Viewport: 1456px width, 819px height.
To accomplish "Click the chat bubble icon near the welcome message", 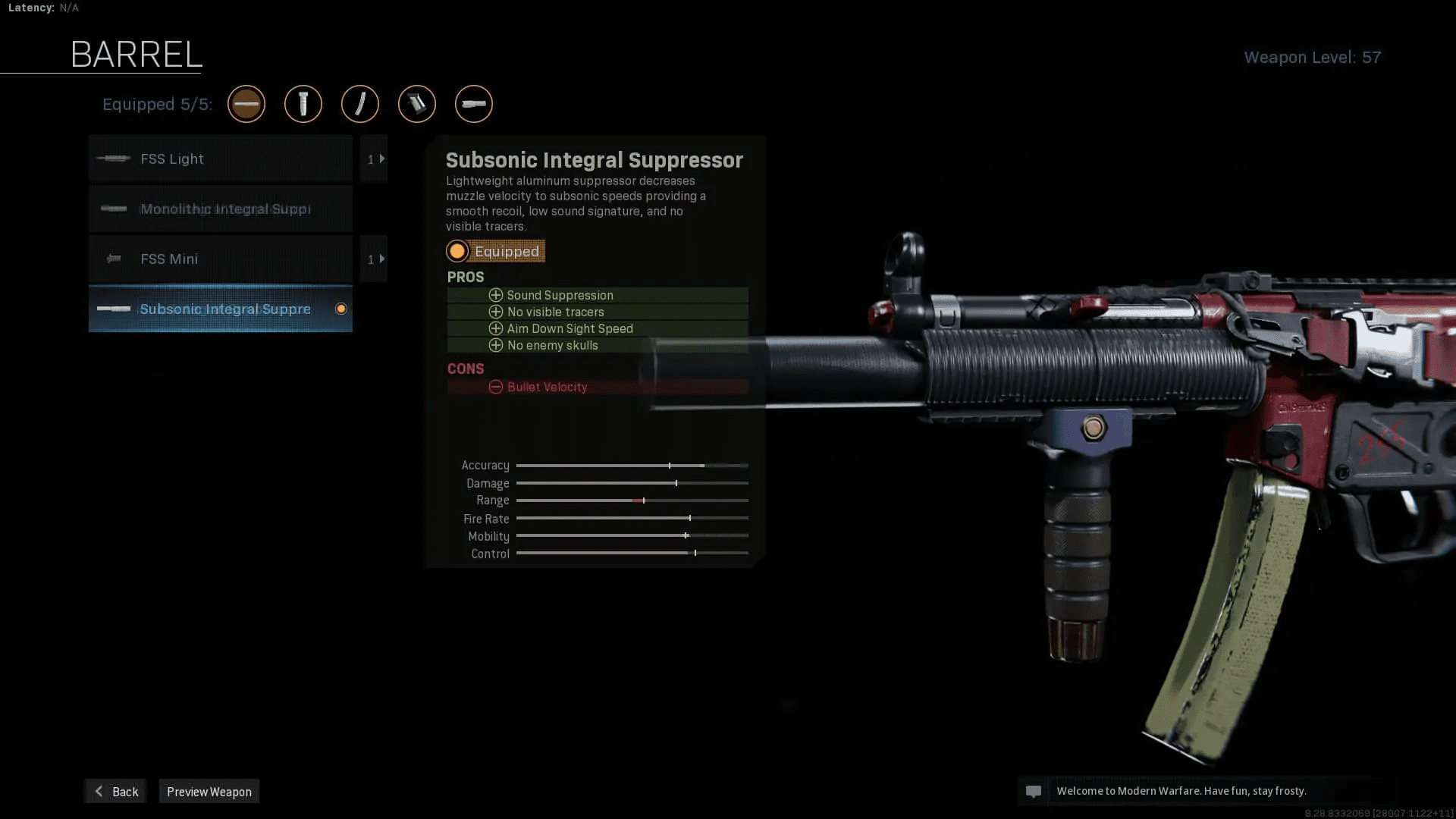I will [1035, 791].
